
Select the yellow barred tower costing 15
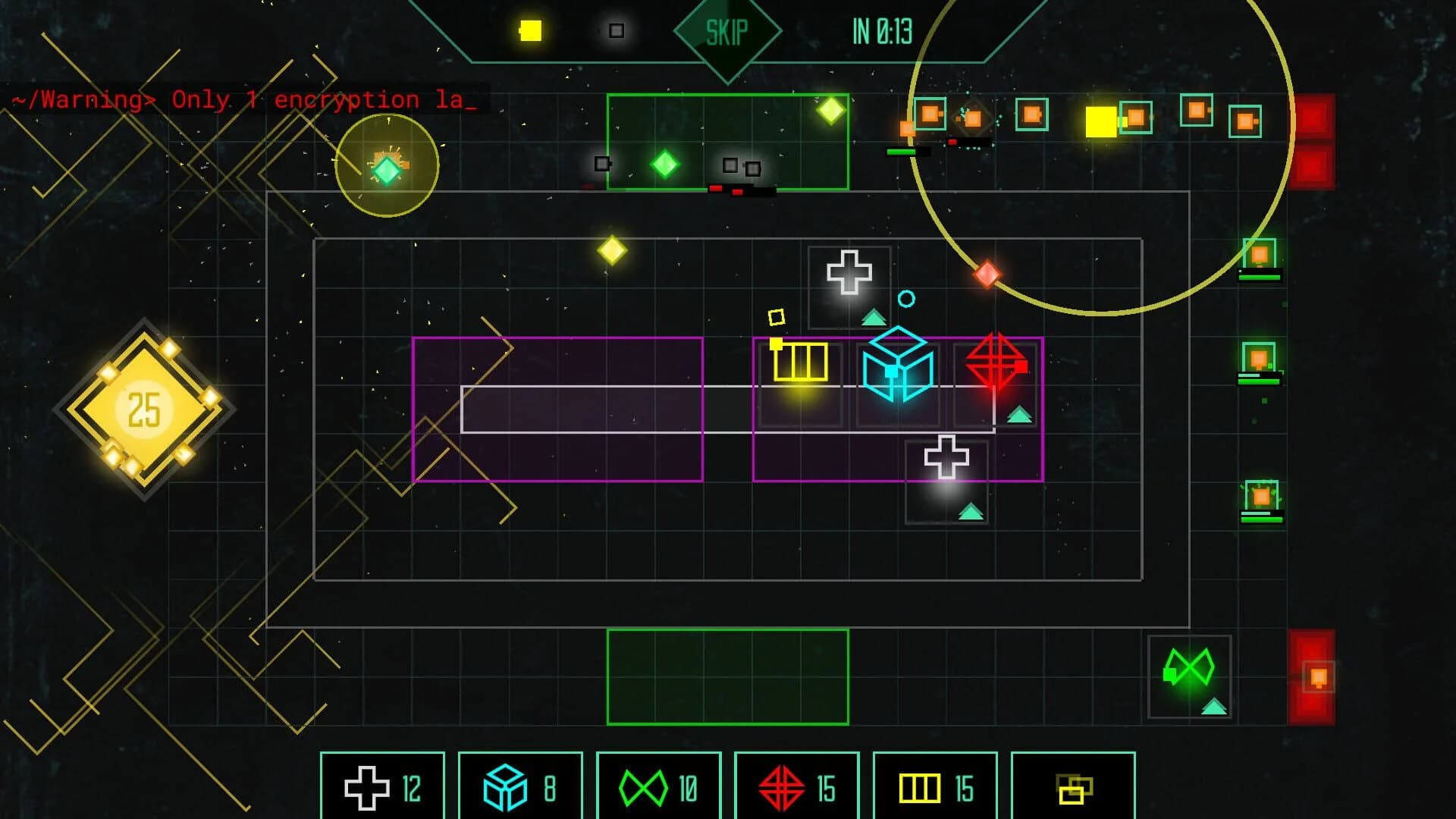pos(935,786)
